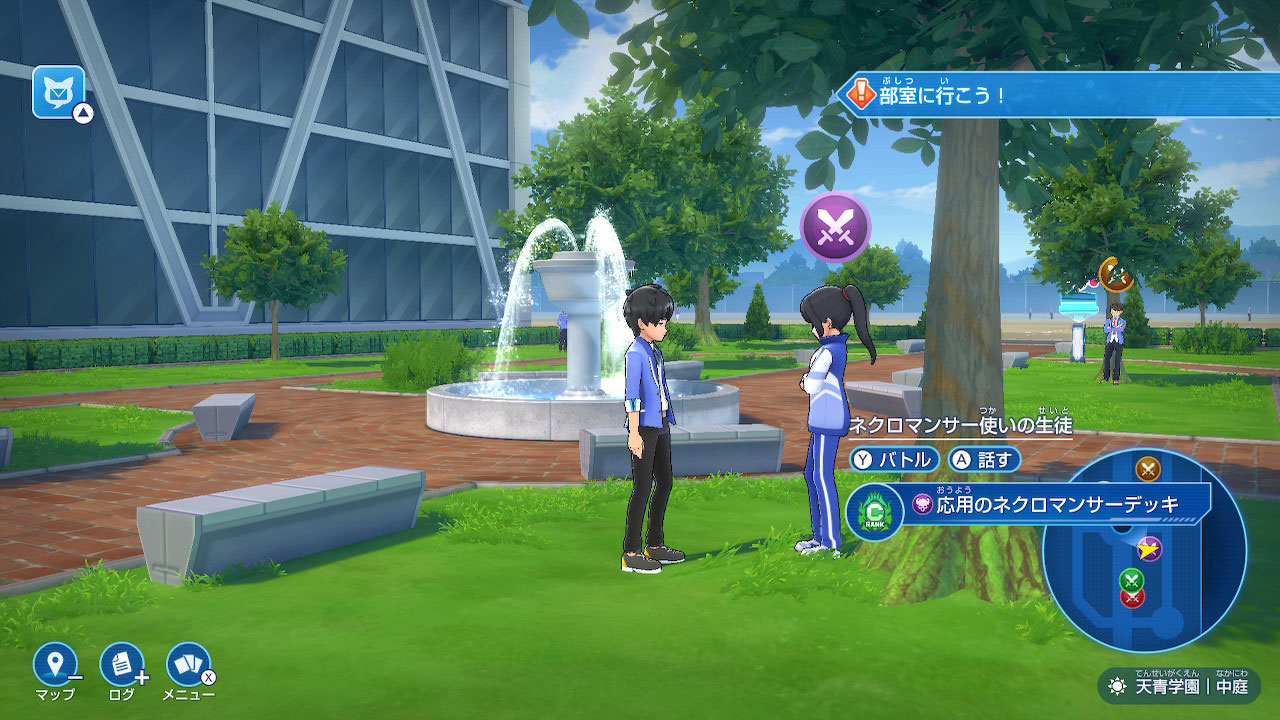Choose the 話す talk option
Image resolution: width=1280 pixels, height=720 pixels.
click(x=984, y=459)
